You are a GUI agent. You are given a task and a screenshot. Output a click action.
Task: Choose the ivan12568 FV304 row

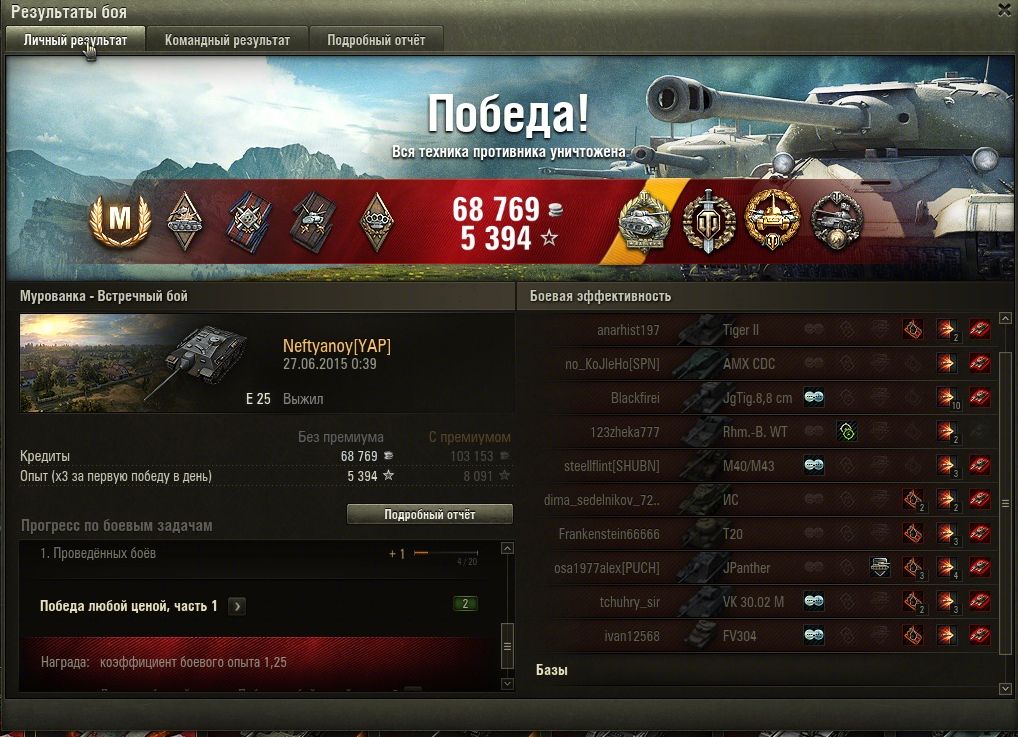760,636
